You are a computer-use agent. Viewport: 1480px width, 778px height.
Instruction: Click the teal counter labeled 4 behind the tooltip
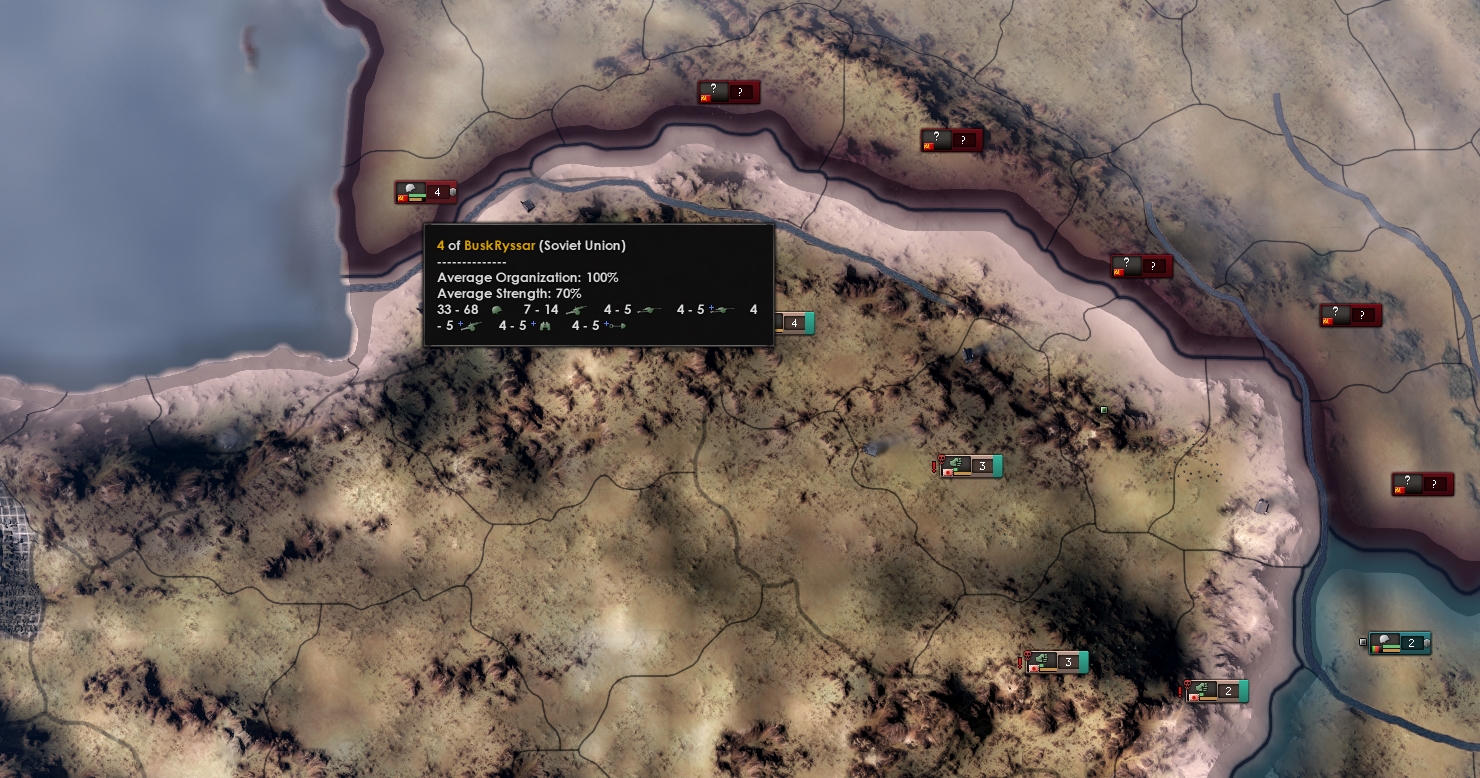[x=795, y=323]
